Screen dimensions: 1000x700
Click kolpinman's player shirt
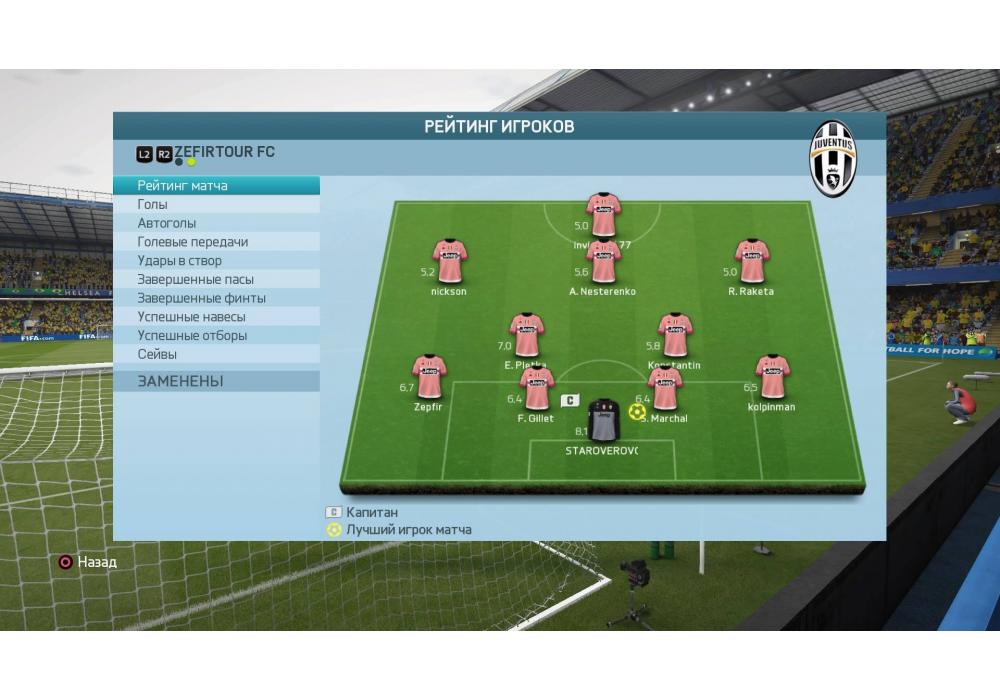(x=772, y=377)
